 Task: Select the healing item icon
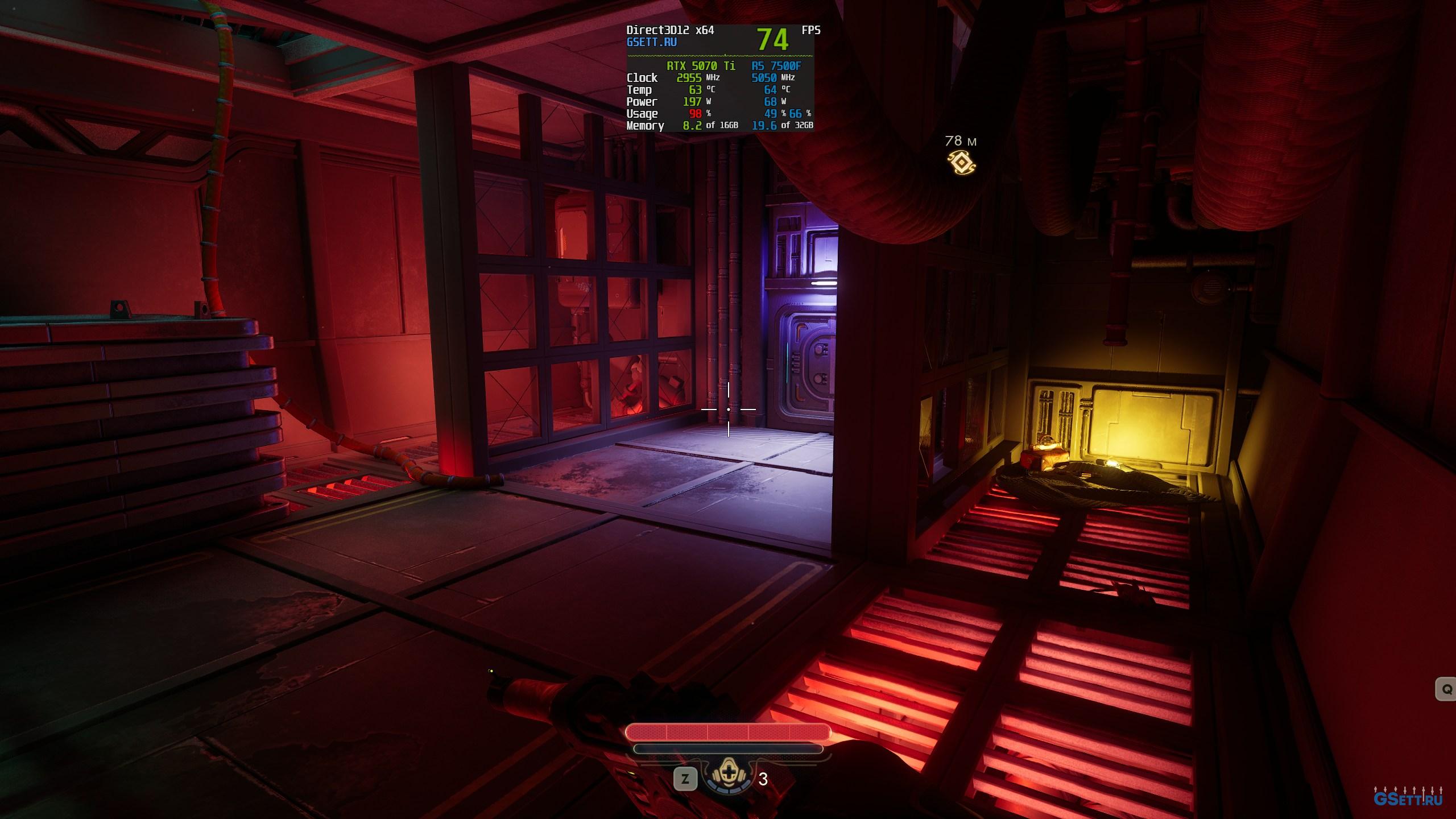(x=727, y=776)
